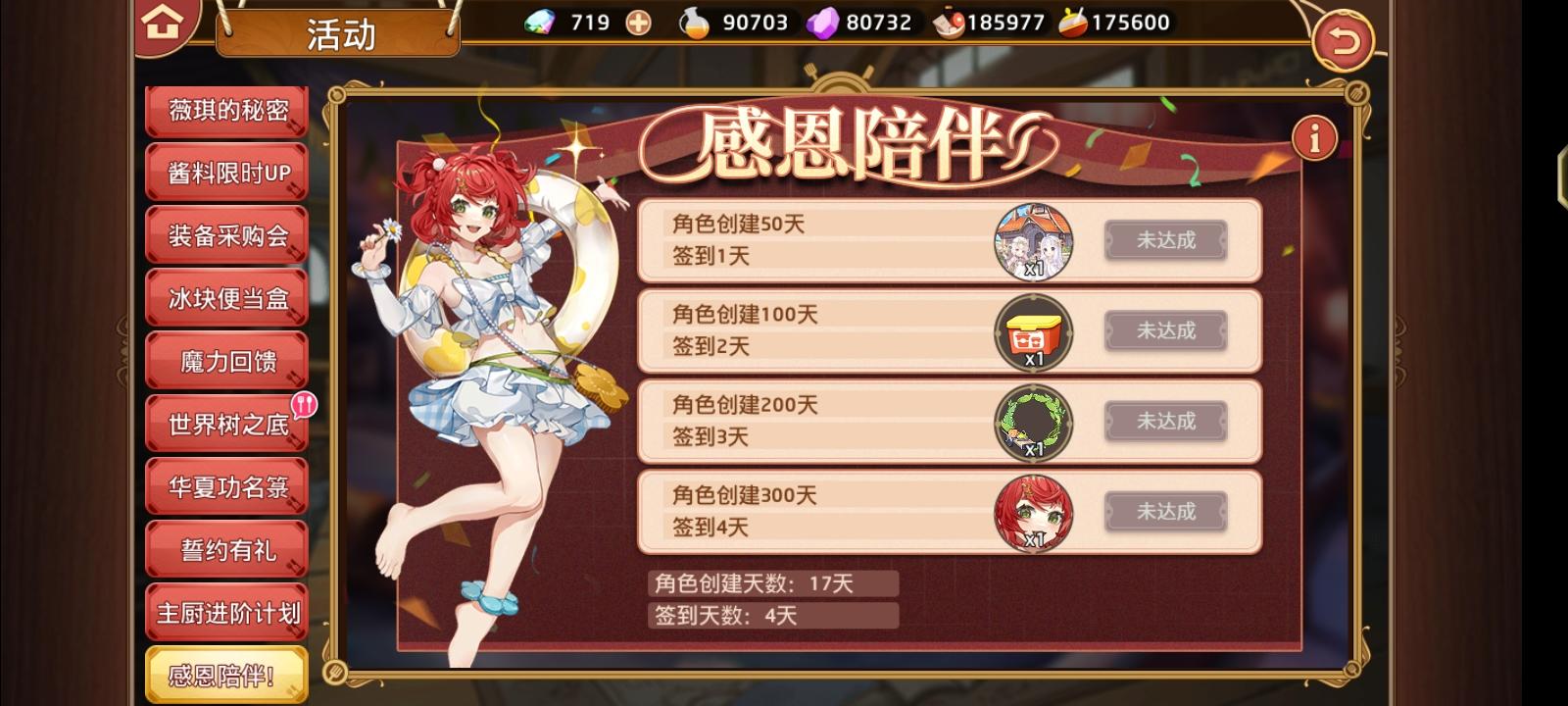Select the wreath reward for 200-day milestone
The width and height of the screenshot is (1568, 706).
[x=1032, y=422]
